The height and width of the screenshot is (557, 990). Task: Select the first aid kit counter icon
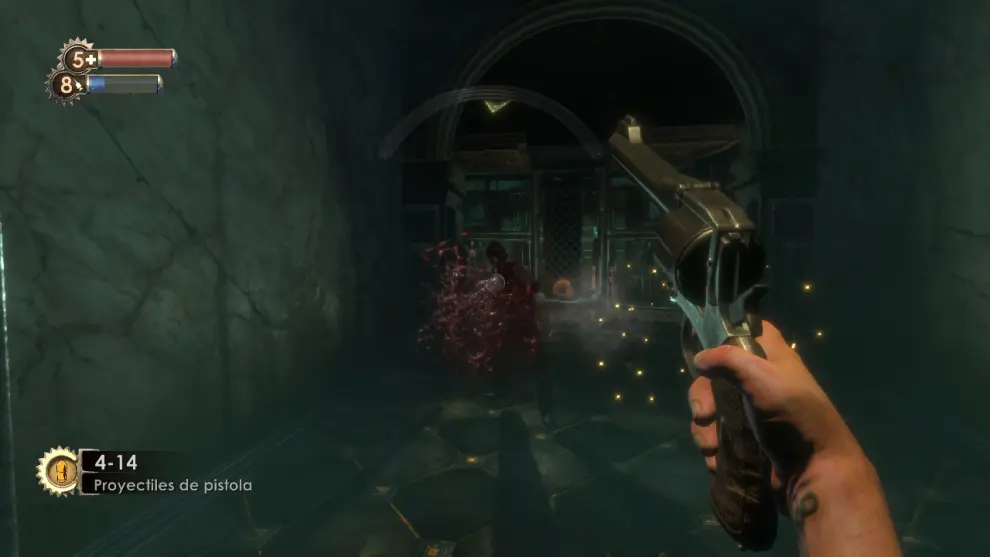pos(79,58)
